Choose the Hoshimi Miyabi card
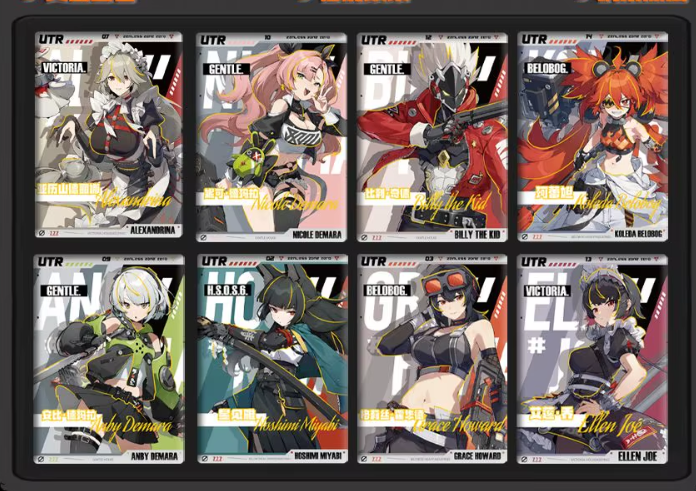 [271, 359]
